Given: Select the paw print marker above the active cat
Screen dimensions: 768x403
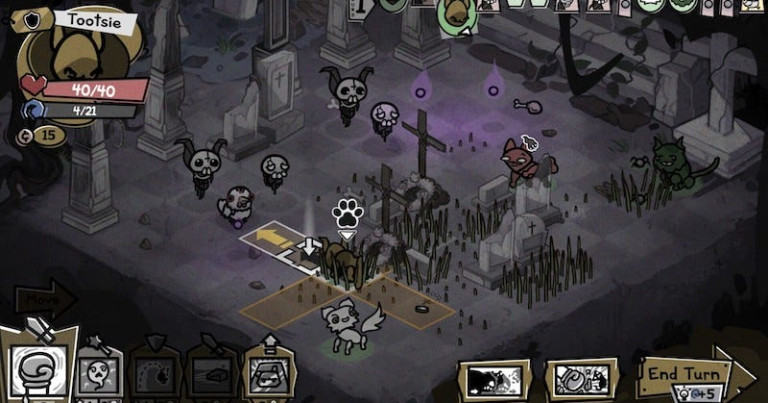Looking at the screenshot, I should [346, 213].
